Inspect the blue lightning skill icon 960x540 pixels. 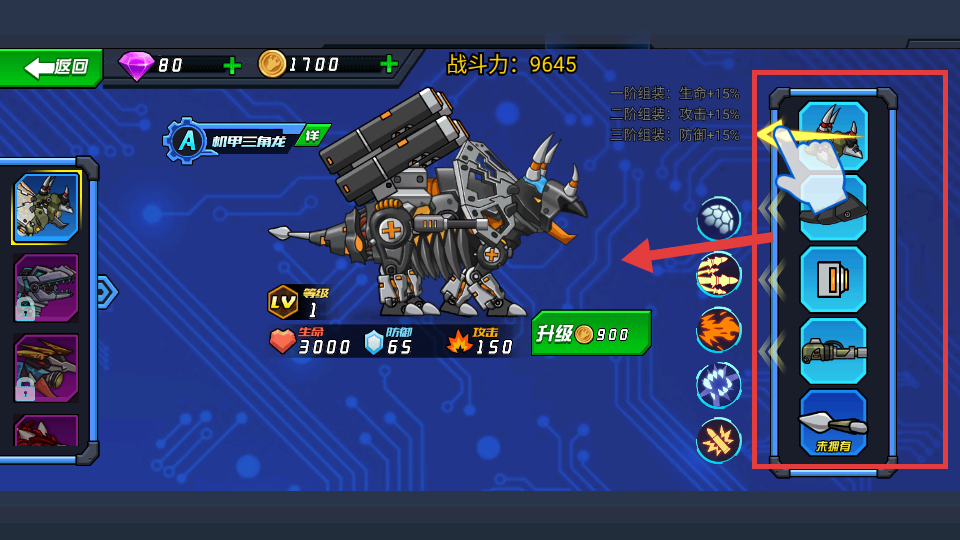tap(718, 385)
